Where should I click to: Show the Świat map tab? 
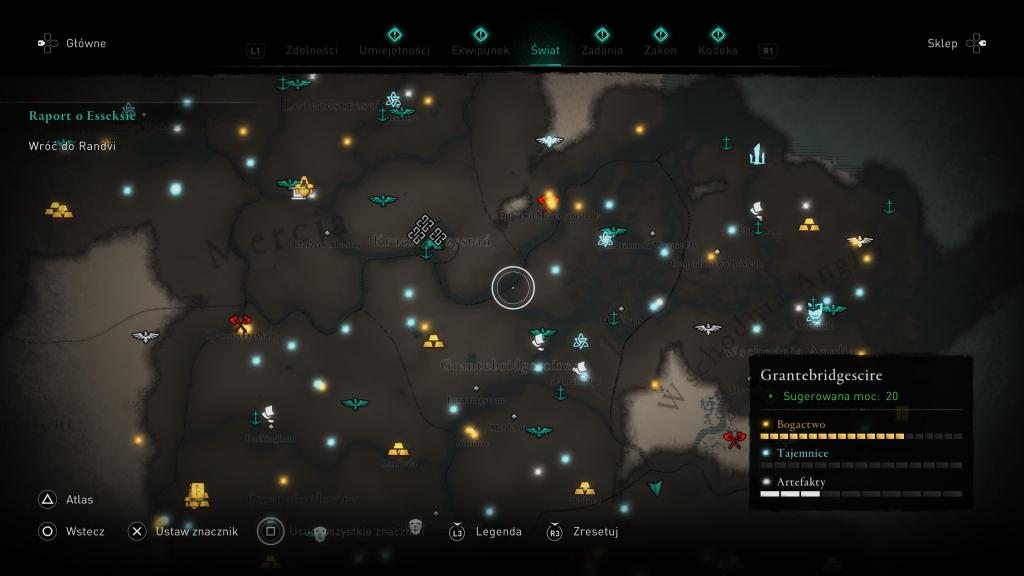pyautogui.click(x=545, y=50)
